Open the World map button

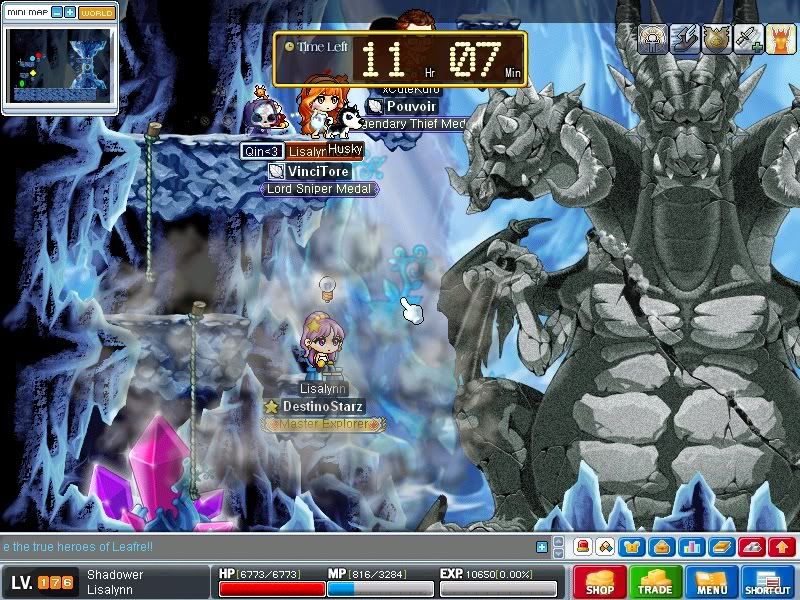(96, 13)
